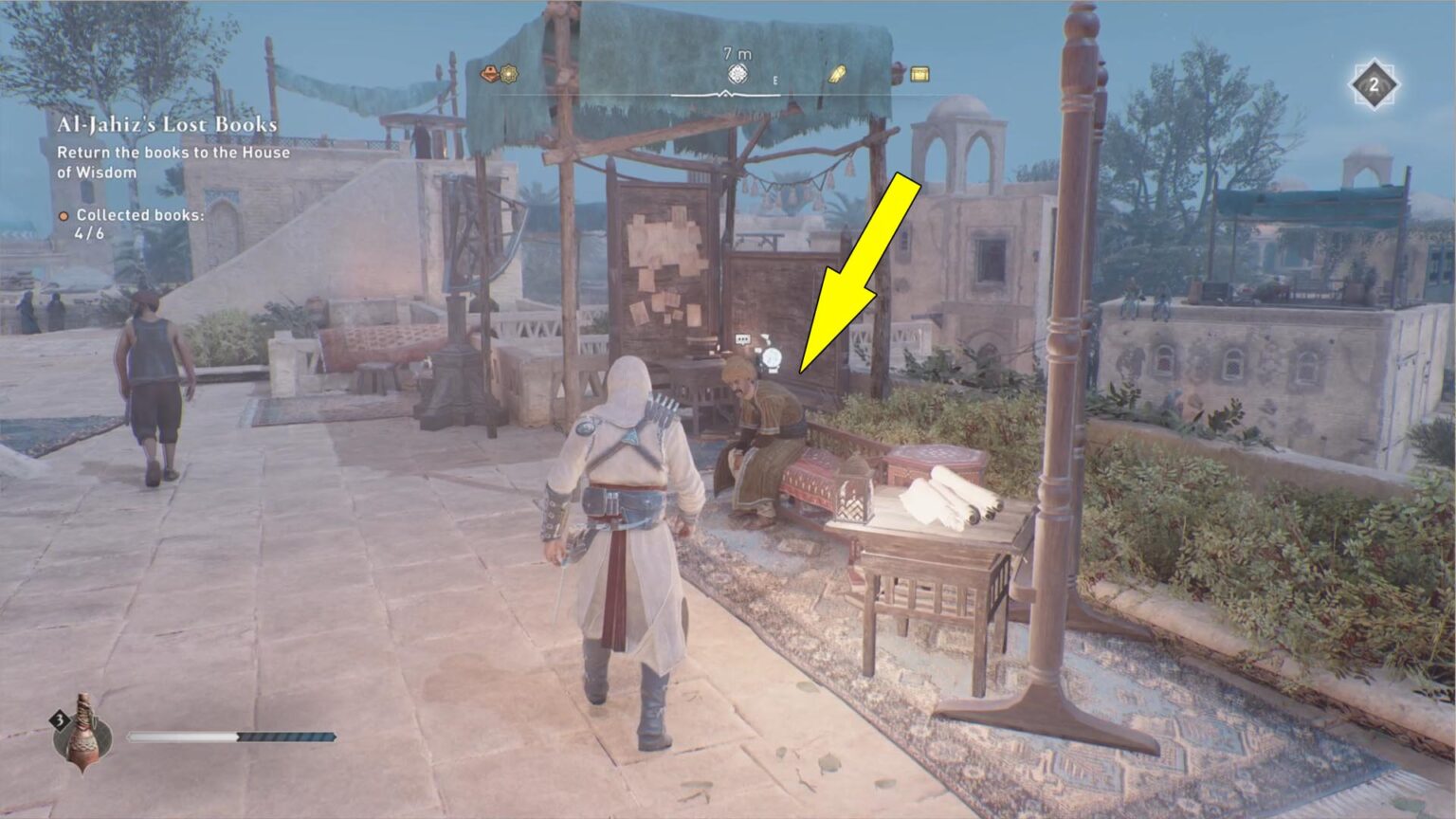Toggle the quest tracker for Al-Jahiz's Lost Books
Screen dimensions: 1456x819
(167, 122)
